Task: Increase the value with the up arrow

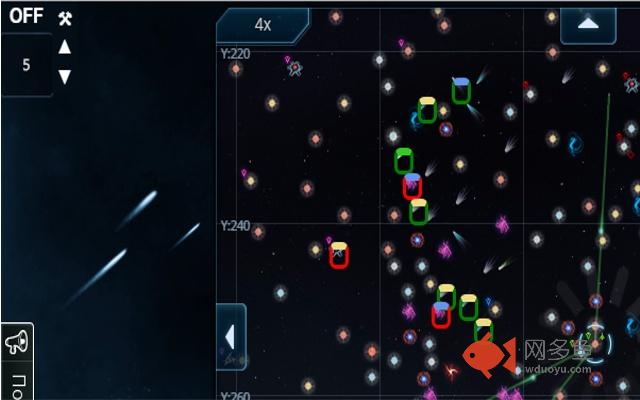Action: 65,47
